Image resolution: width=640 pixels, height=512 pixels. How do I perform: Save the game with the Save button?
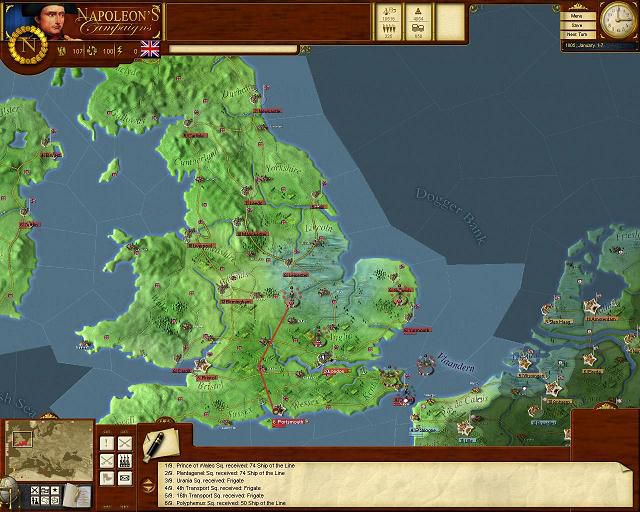coord(576,25)
